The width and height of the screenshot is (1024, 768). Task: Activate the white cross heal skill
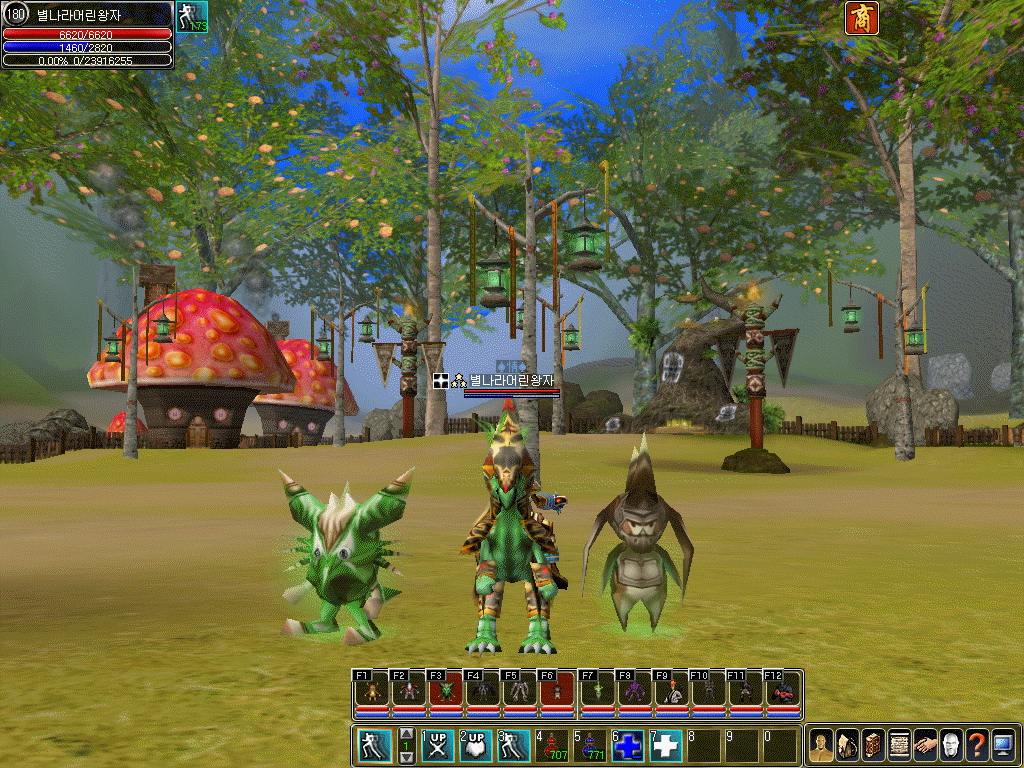pyautogui.click(x=666, y=746)
